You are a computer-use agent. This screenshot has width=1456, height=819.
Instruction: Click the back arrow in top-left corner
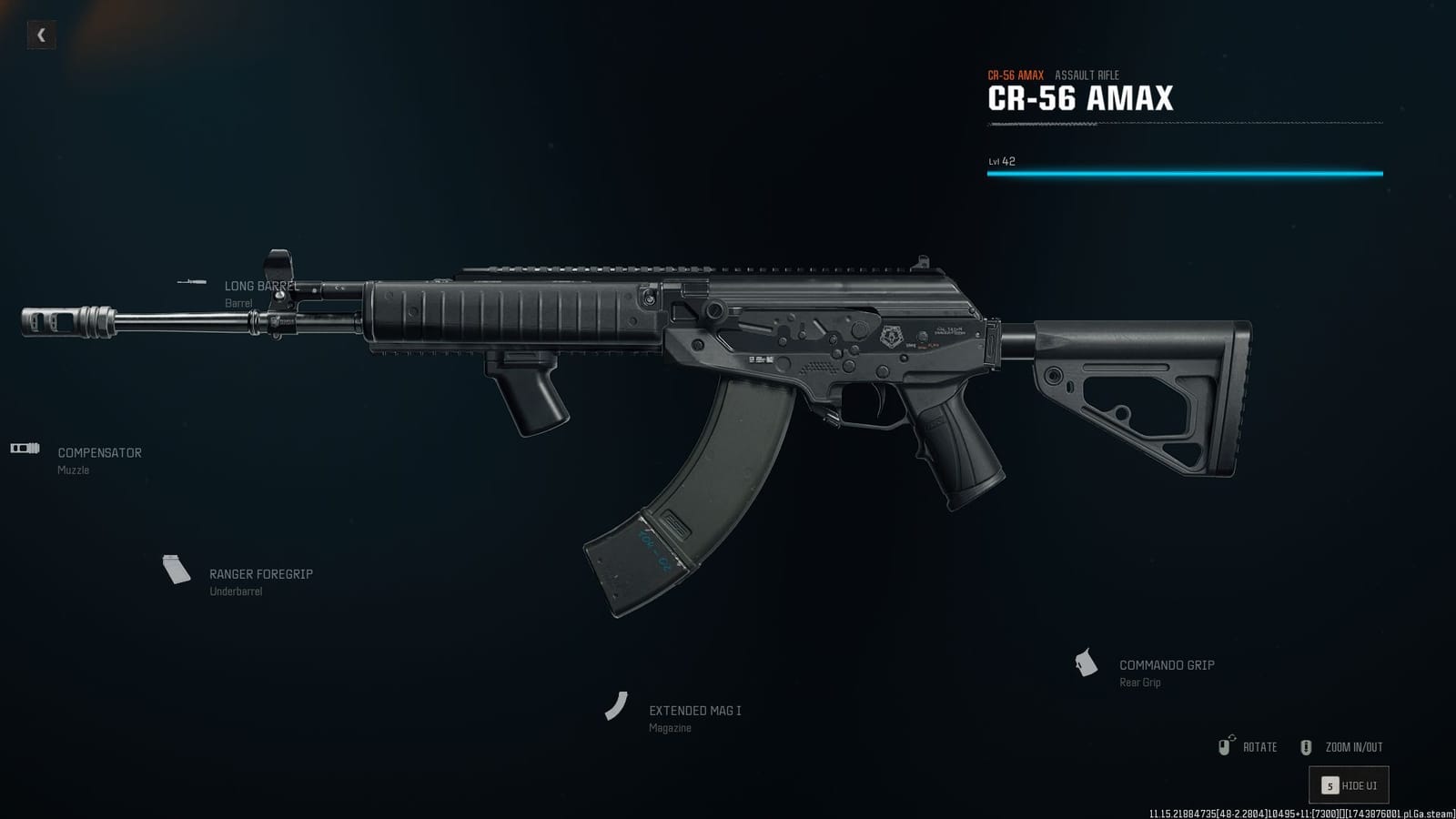pyautogui.click(x=41, y=36)
